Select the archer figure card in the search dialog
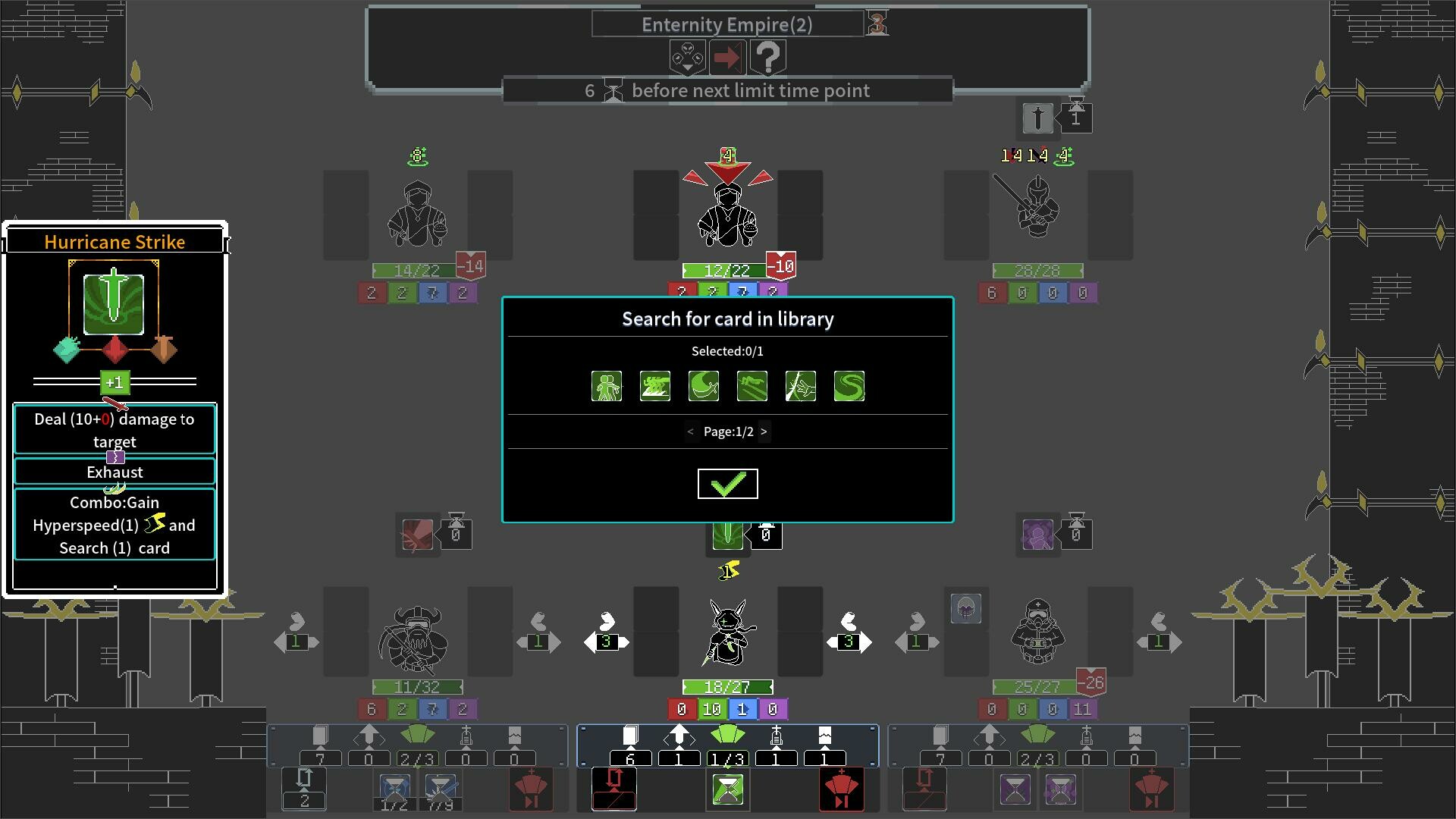1456x819 pixels. [x=605, y=386]
